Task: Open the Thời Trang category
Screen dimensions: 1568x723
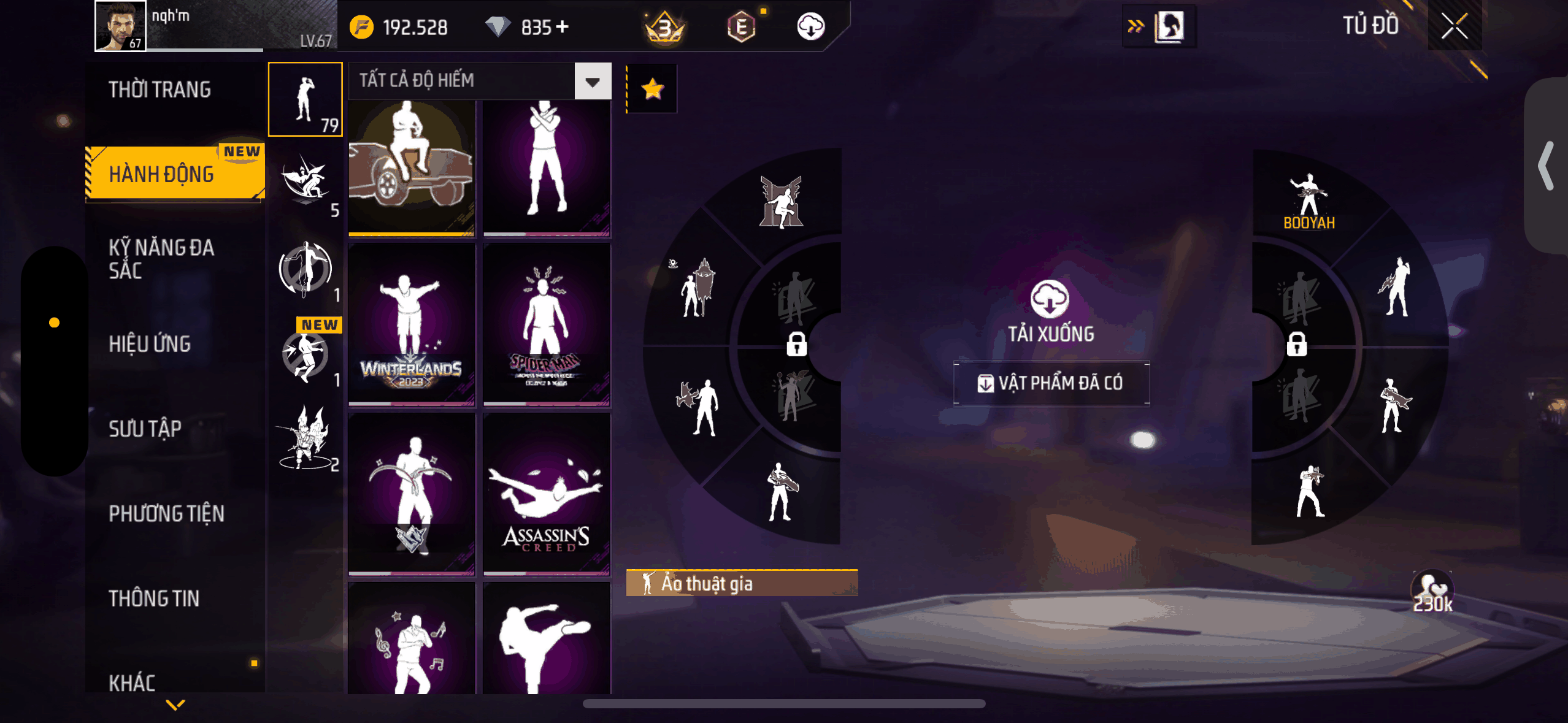Action: coord(159,90)
